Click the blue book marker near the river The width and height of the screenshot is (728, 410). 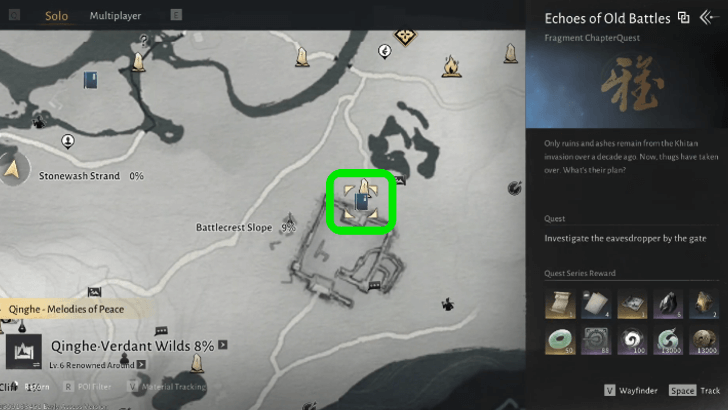90,81
